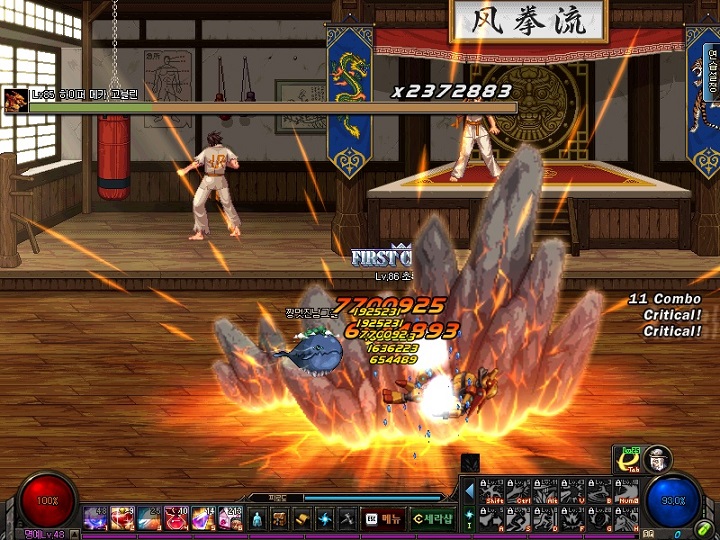Select the locked skill slot labeled Num8
This screenshot has width=720, height=540.
626,491
